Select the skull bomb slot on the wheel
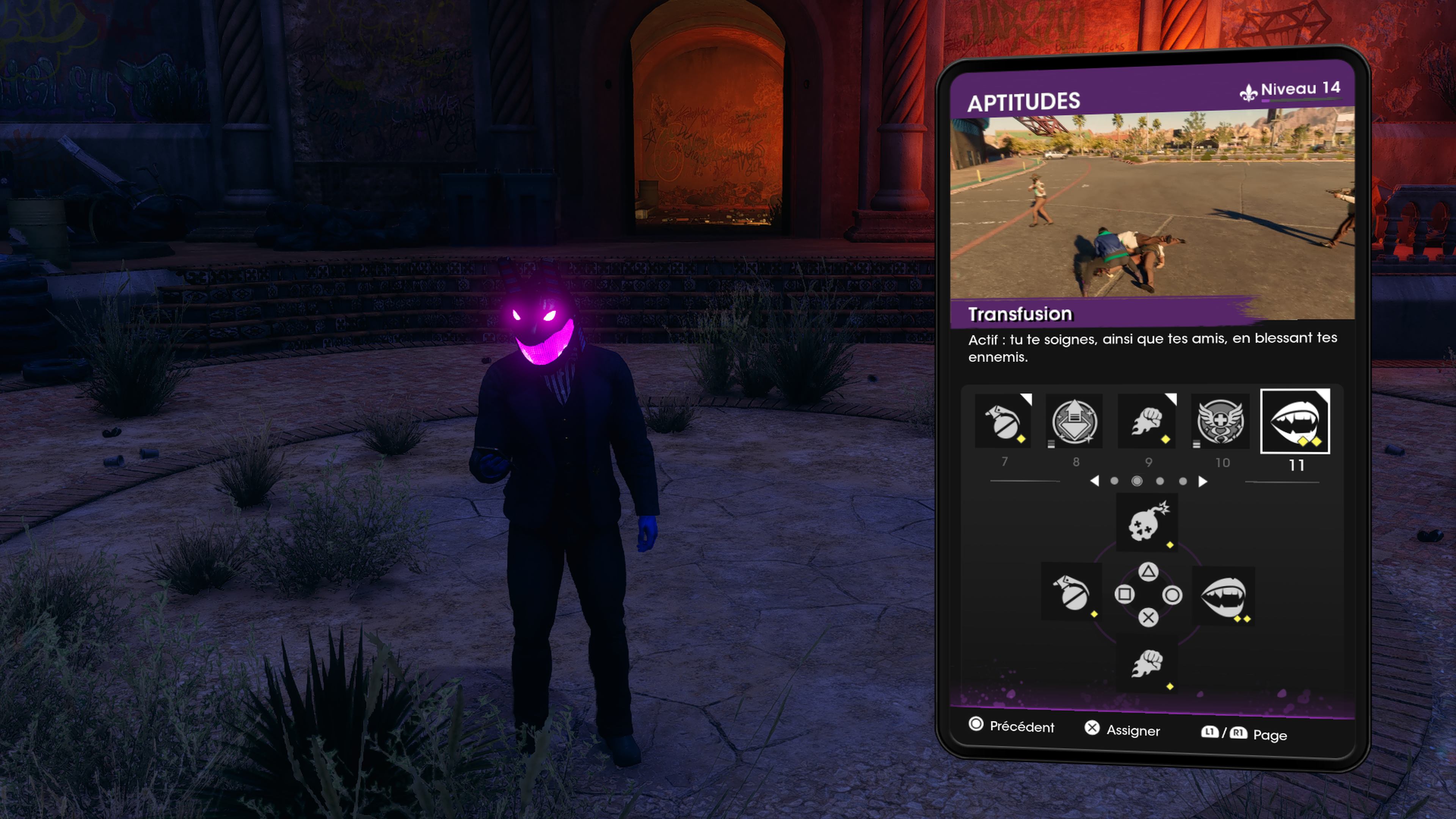 1147,522
